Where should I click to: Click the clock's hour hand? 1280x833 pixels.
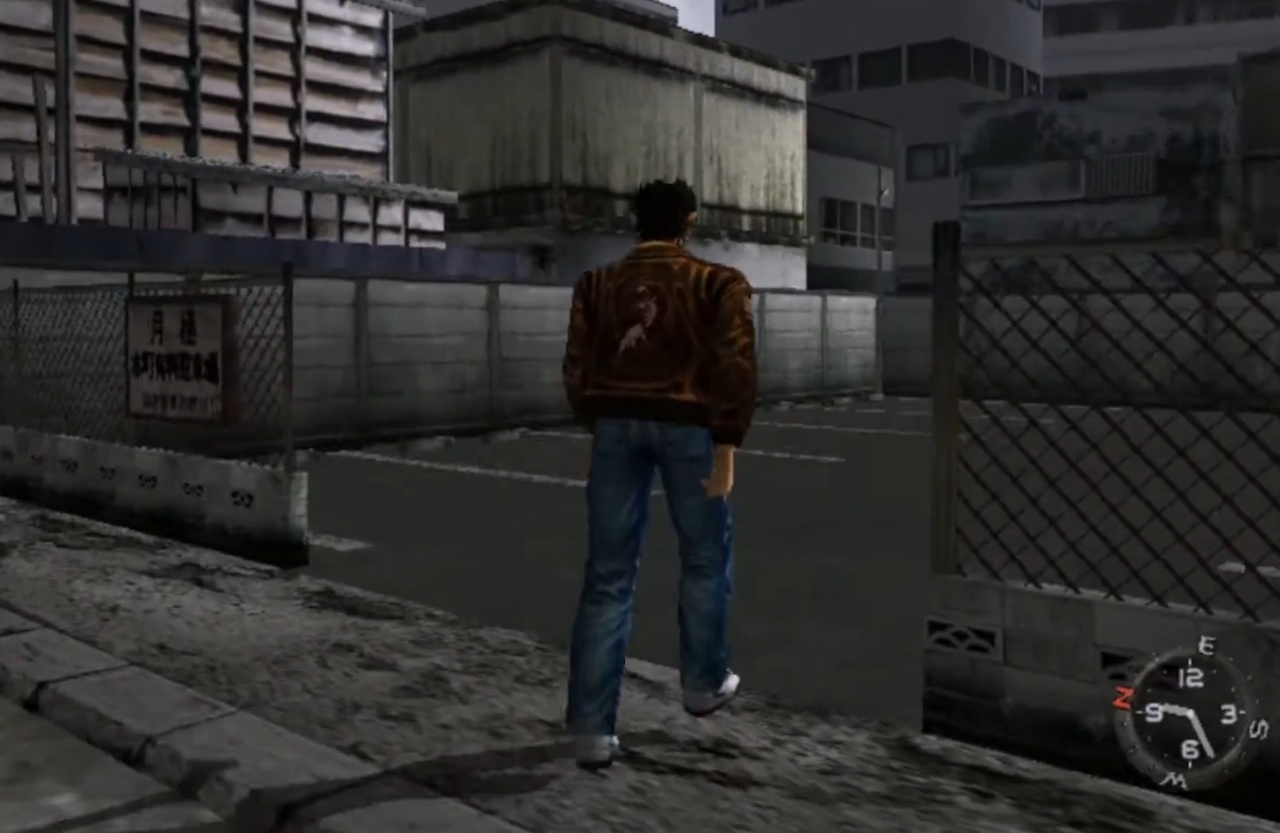pos(1176,709)
